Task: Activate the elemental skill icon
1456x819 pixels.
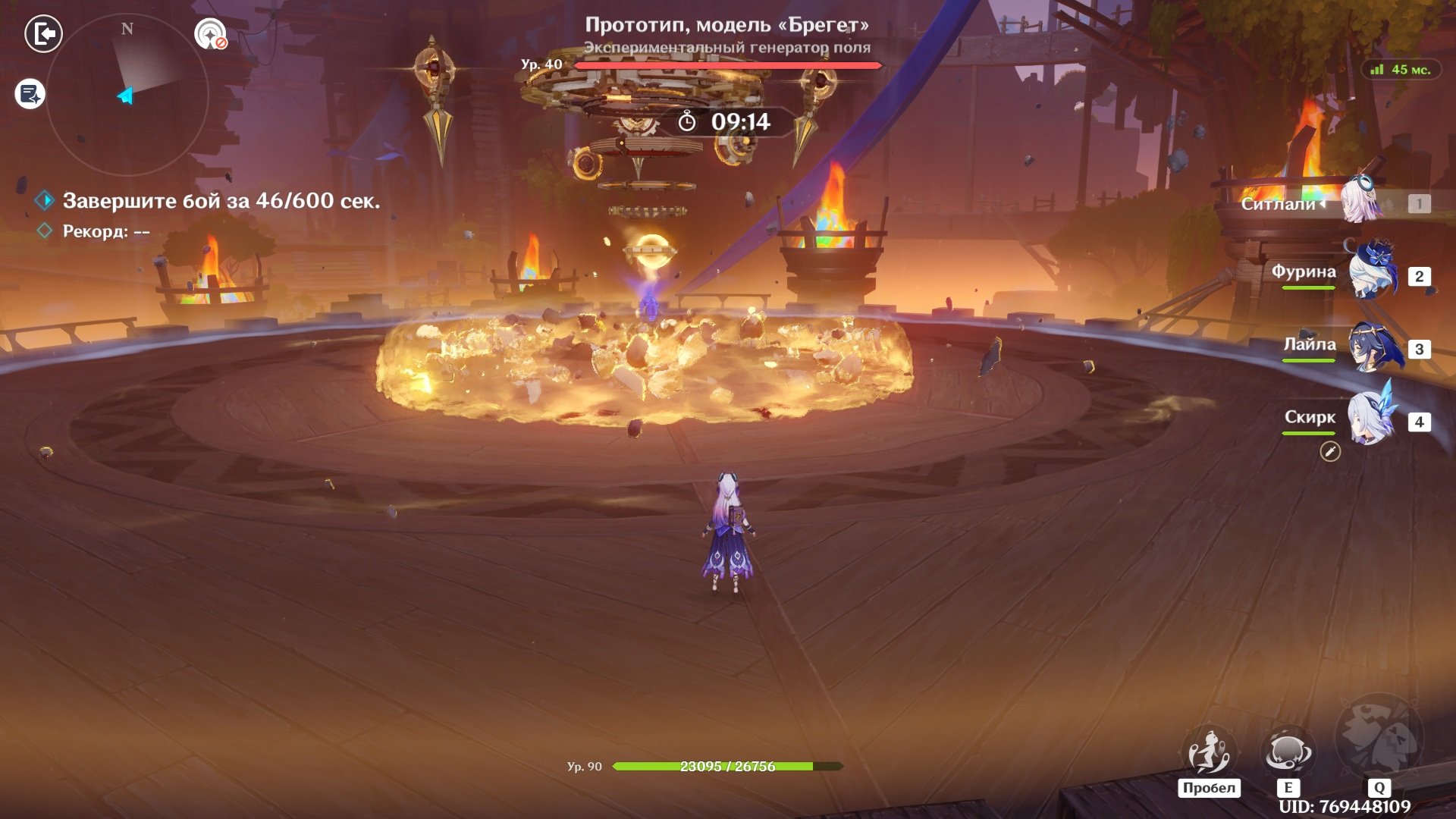Action: 1287,752
